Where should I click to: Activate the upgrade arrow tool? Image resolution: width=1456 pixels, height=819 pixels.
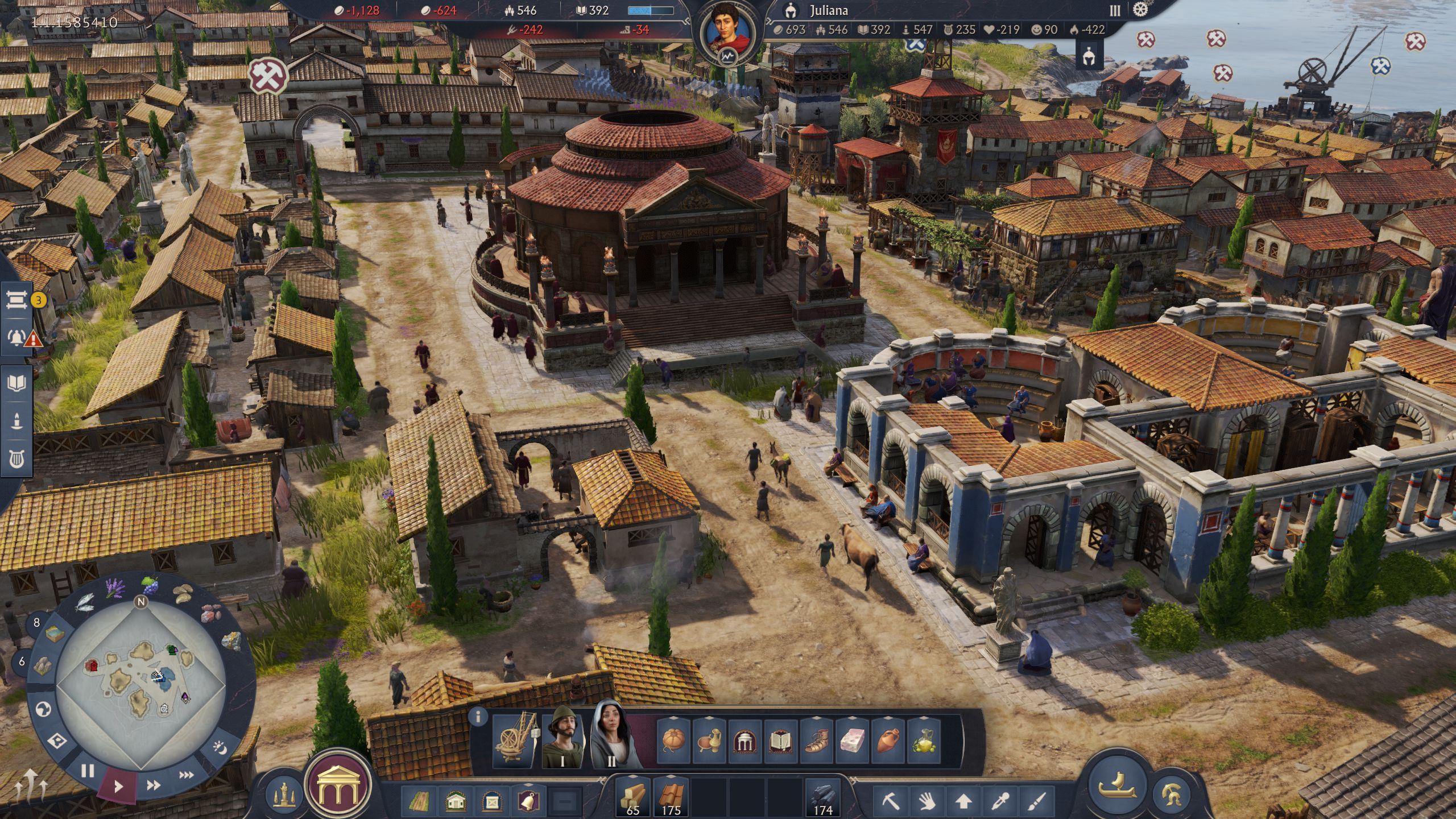pyautogui.click(x=963, y=801)
